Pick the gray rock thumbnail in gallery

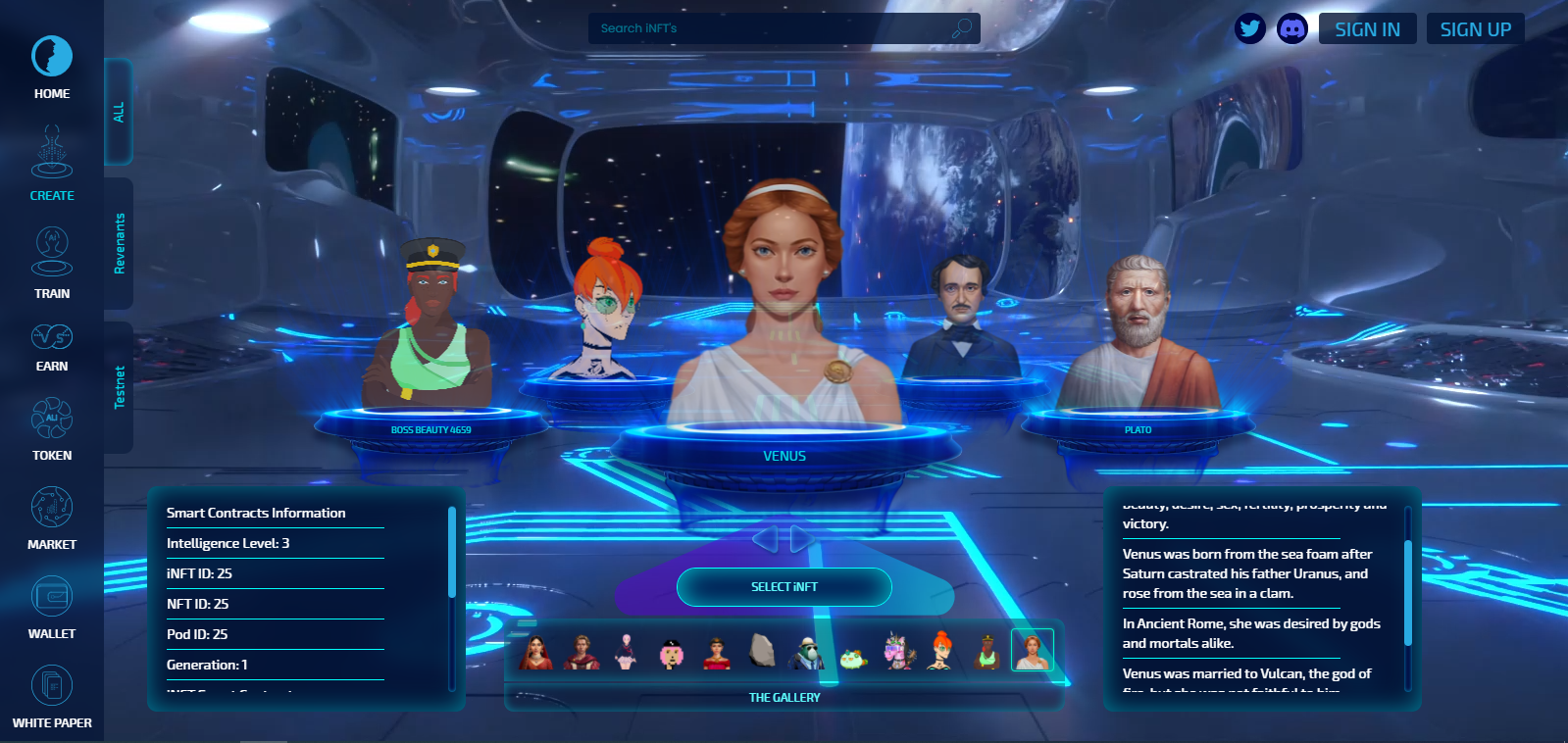762,649
